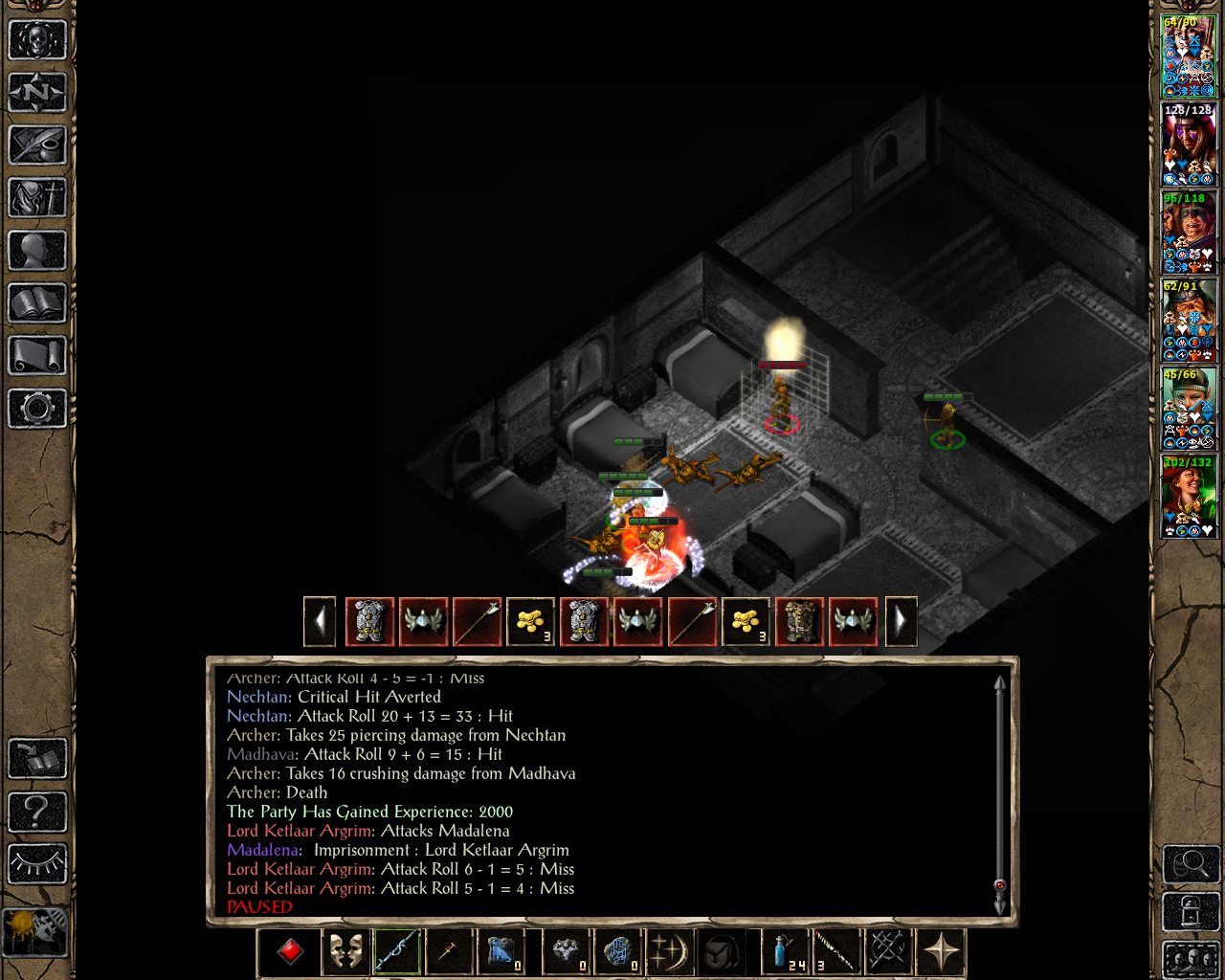Open the mage spellbook

[37, 303]
